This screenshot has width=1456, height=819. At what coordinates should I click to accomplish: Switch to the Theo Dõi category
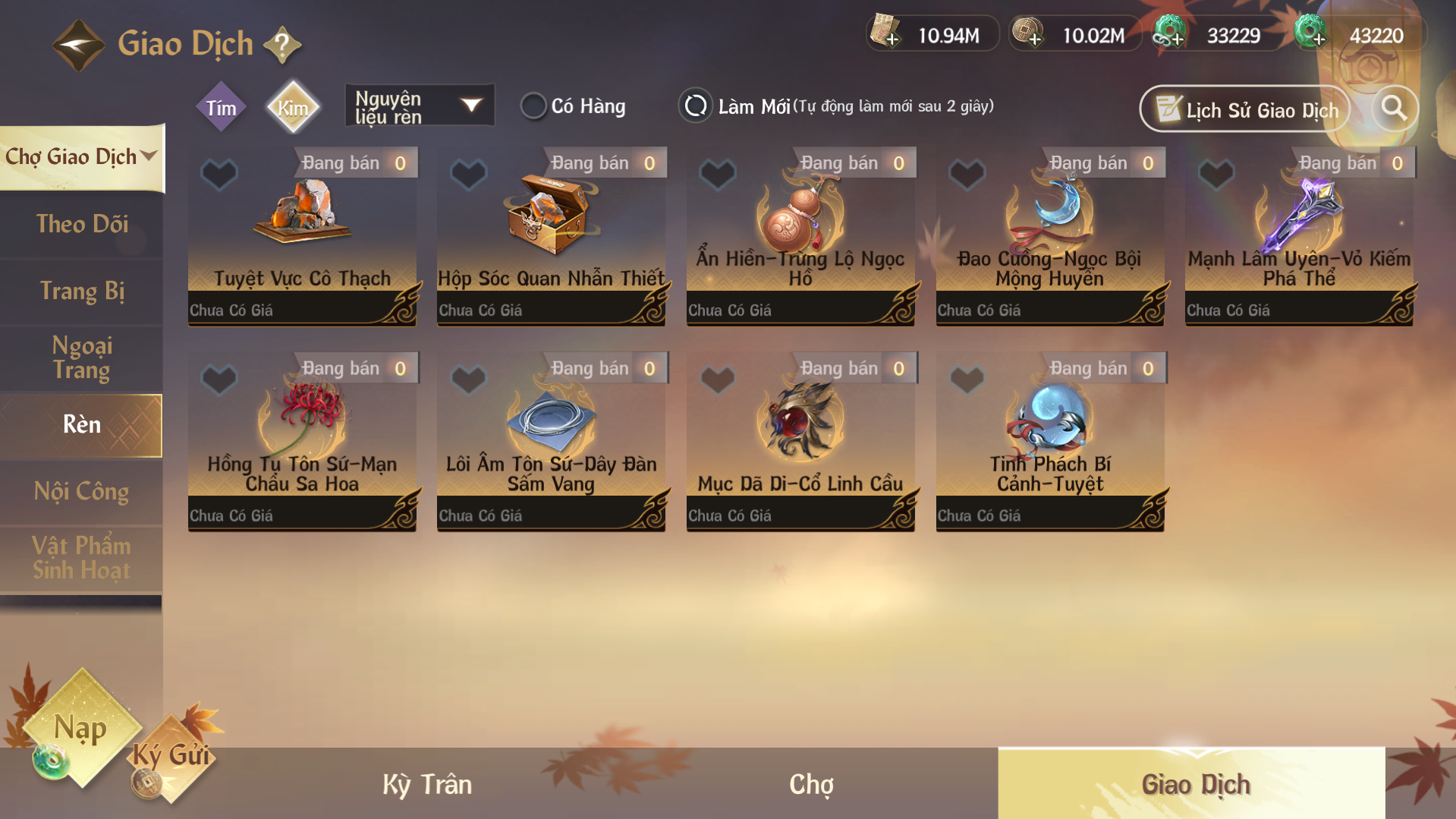[x=82, y=225]
